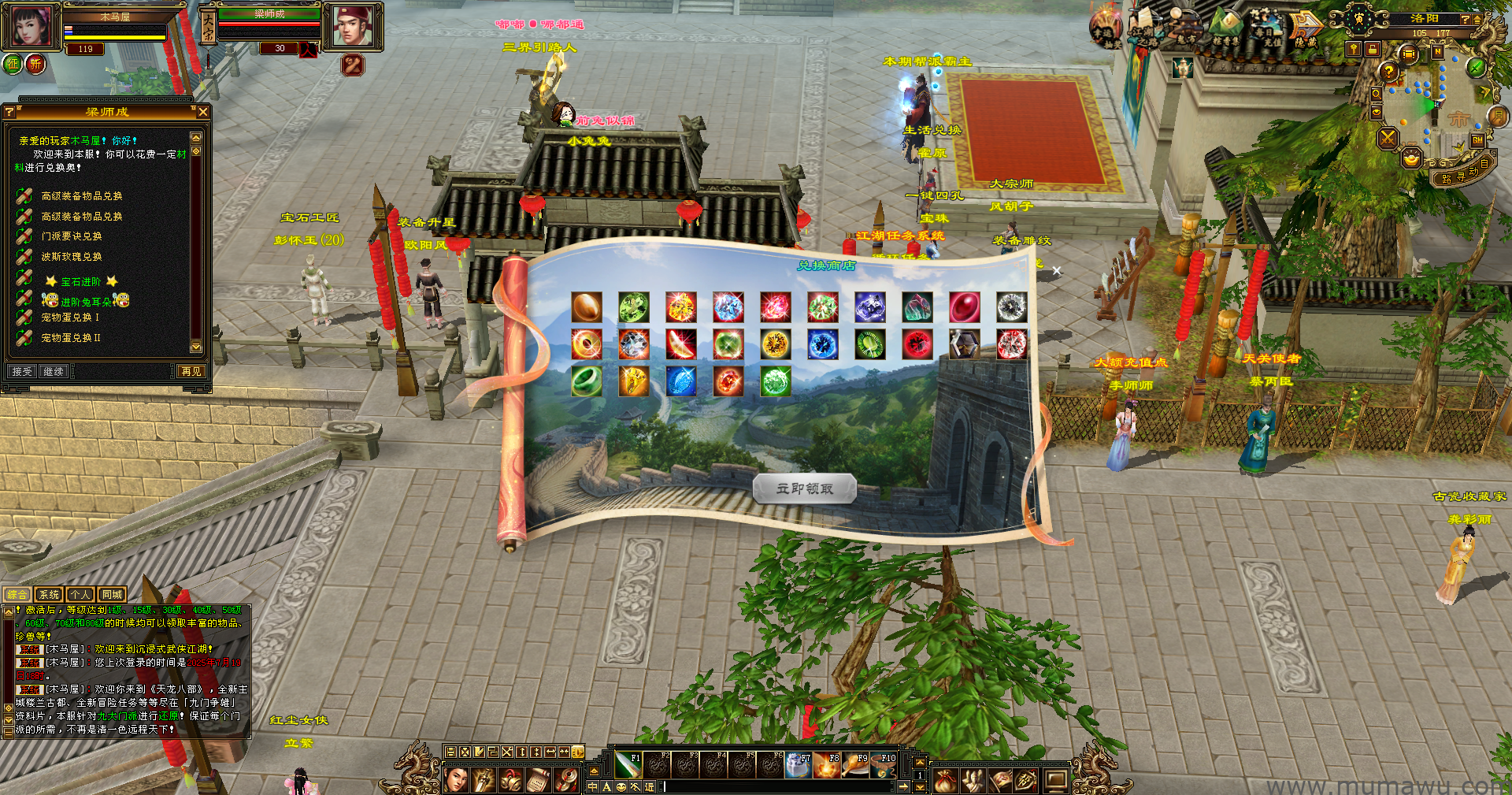Use the roast chicken leg in F9
The height and width of the screenshot is (795, 1512).
tap(854, 764)
